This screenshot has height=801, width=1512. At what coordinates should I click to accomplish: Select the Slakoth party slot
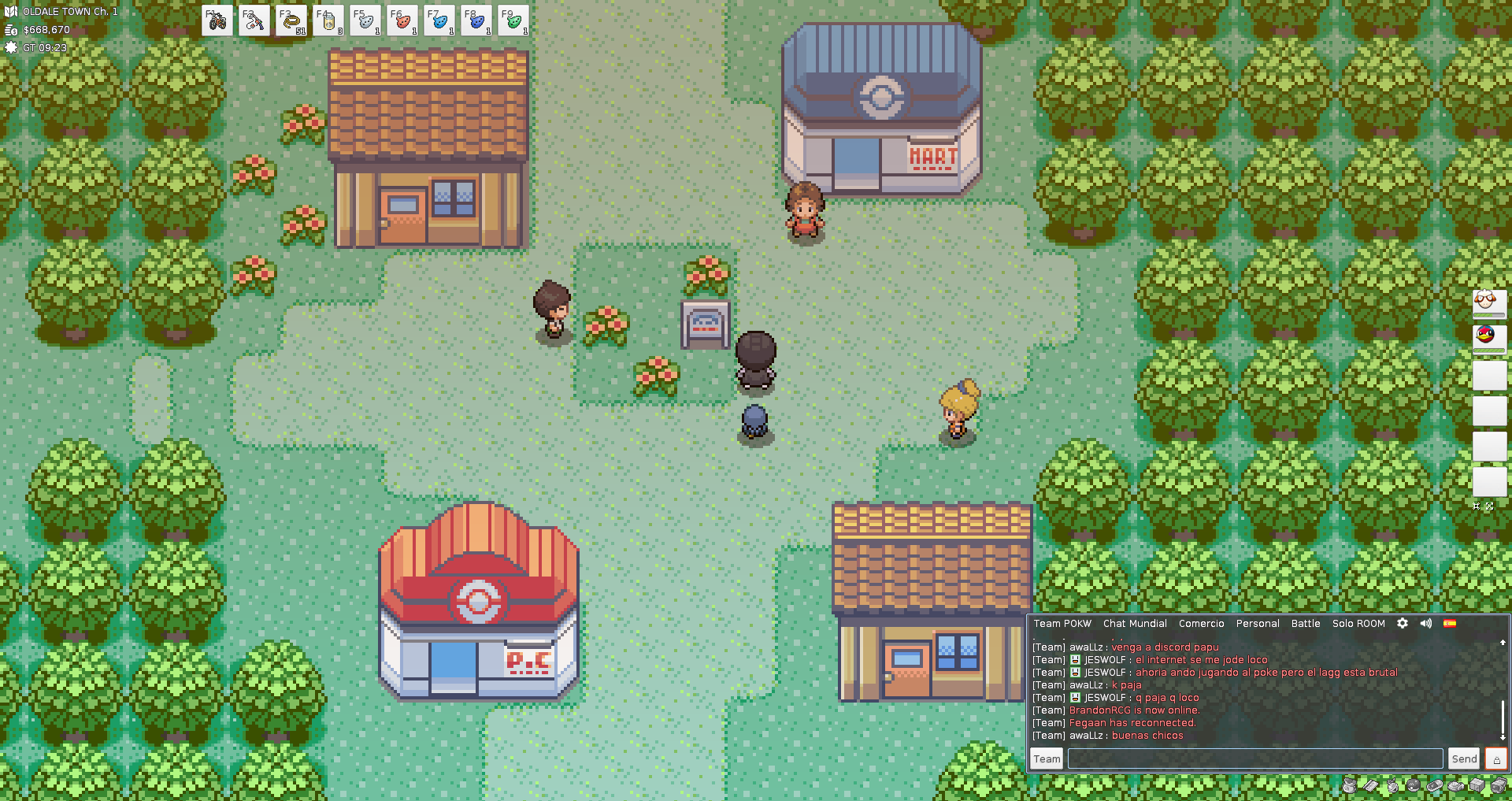point(1489,302)
